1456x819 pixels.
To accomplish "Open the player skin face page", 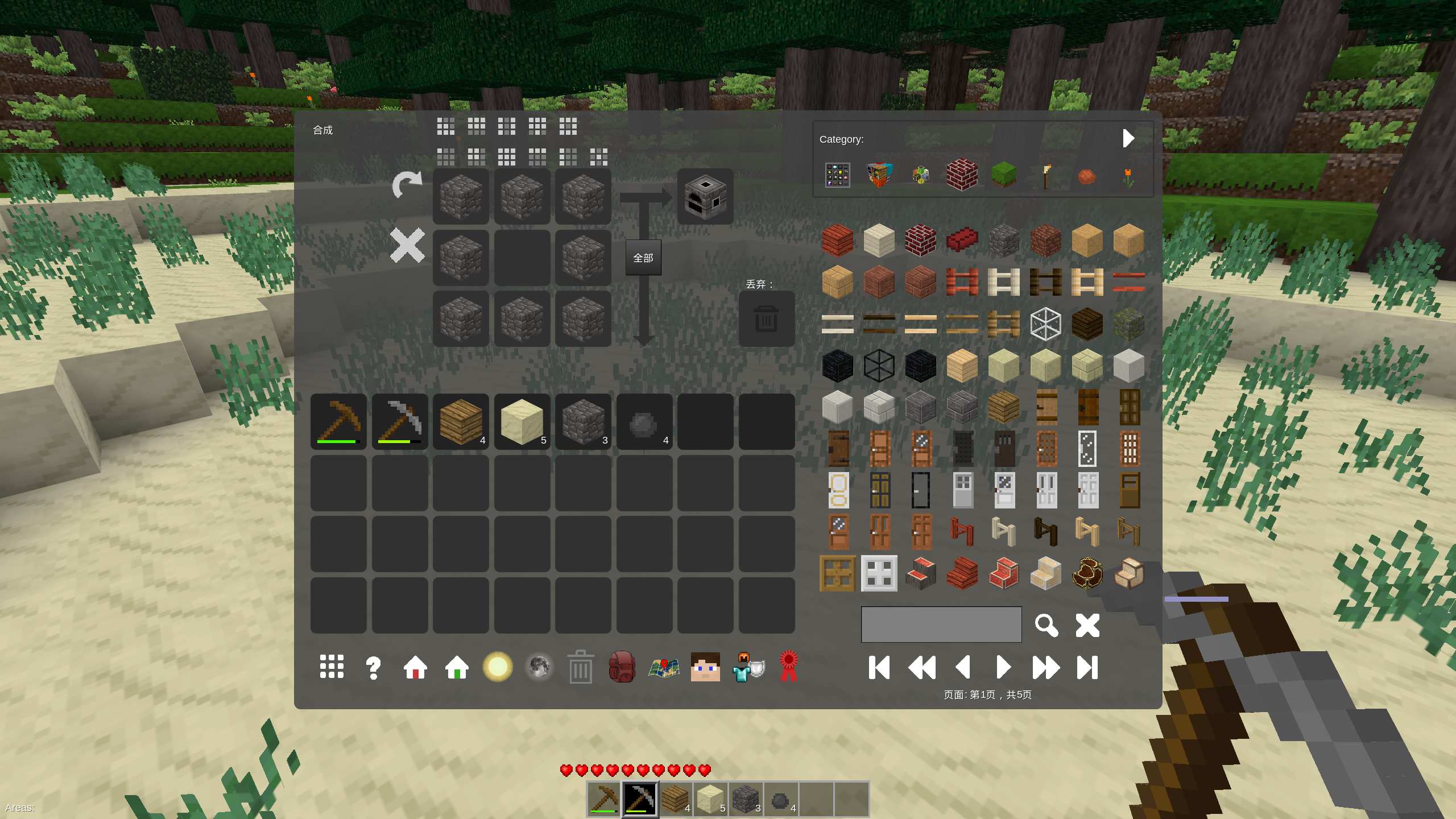I will (x=705, y=667).
